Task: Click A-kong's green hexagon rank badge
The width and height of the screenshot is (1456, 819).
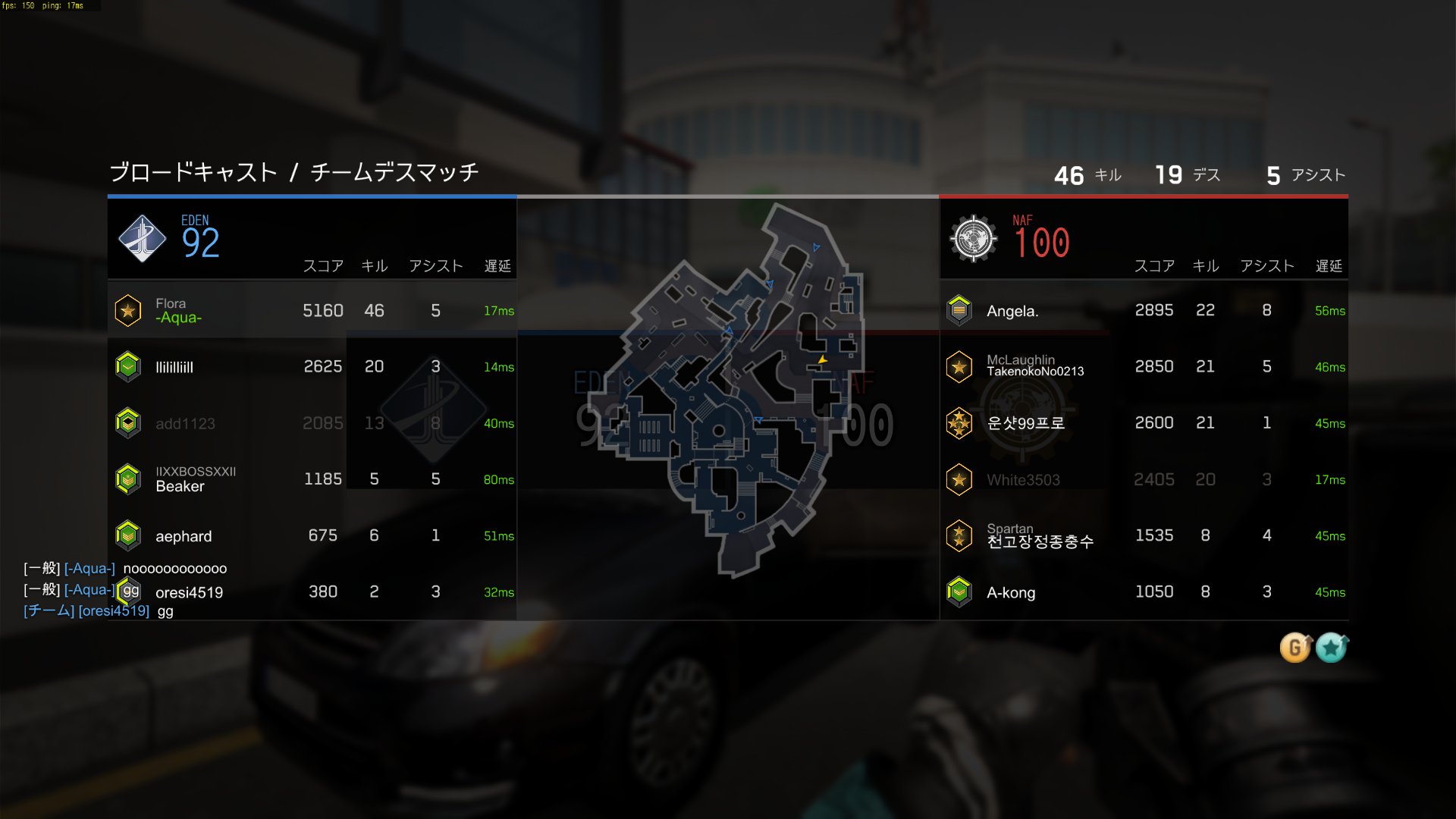Action: click(959, 592)
